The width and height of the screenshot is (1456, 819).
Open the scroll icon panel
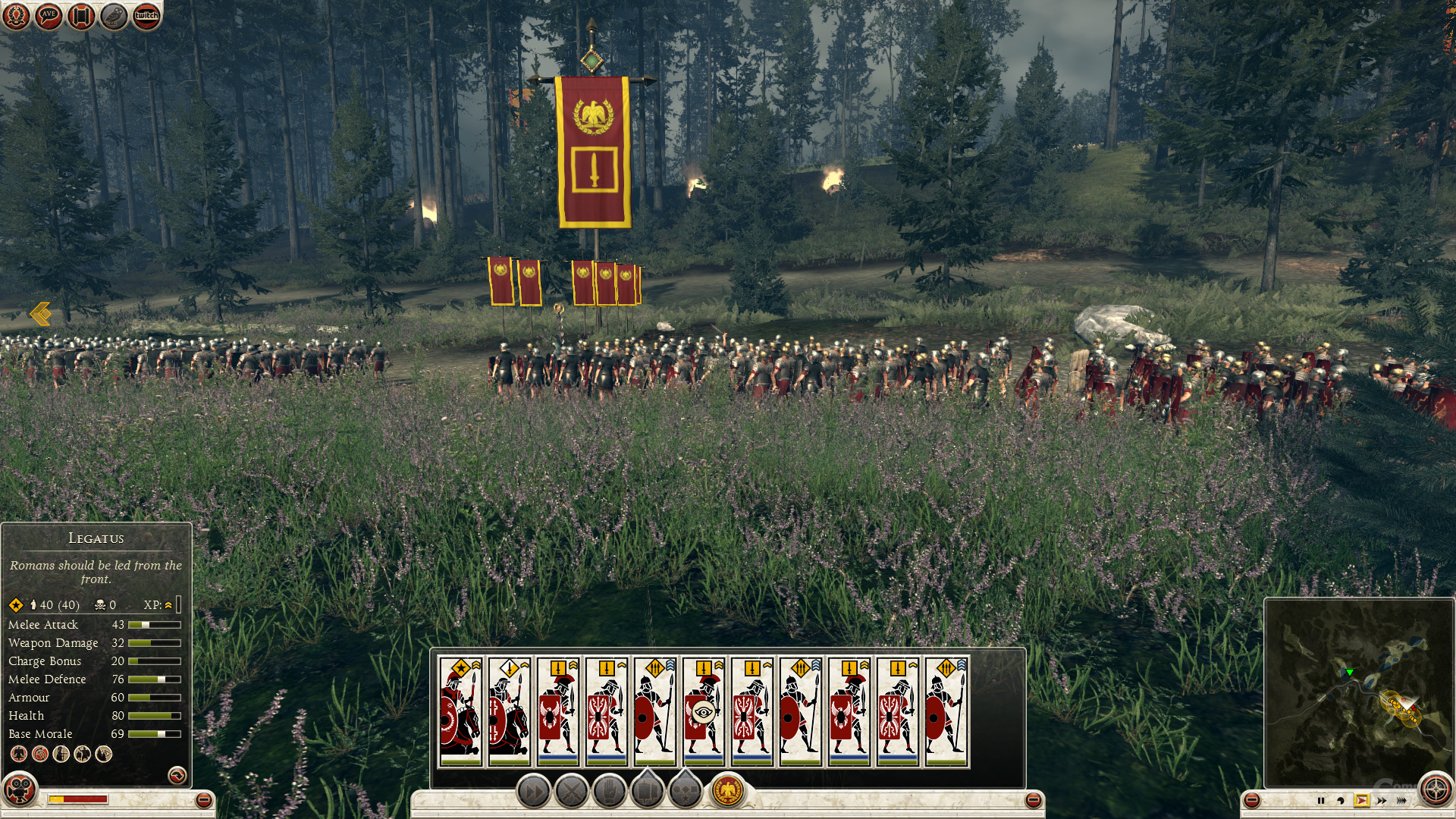tap(81, 15)
